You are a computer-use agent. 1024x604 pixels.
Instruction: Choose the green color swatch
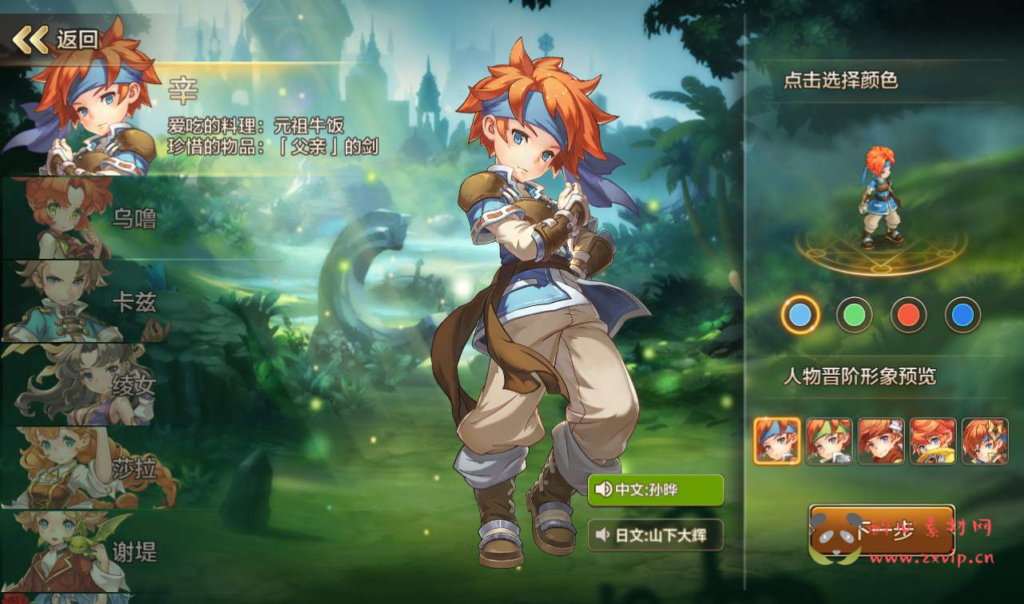pyautogui.click(x=854, y=315)
